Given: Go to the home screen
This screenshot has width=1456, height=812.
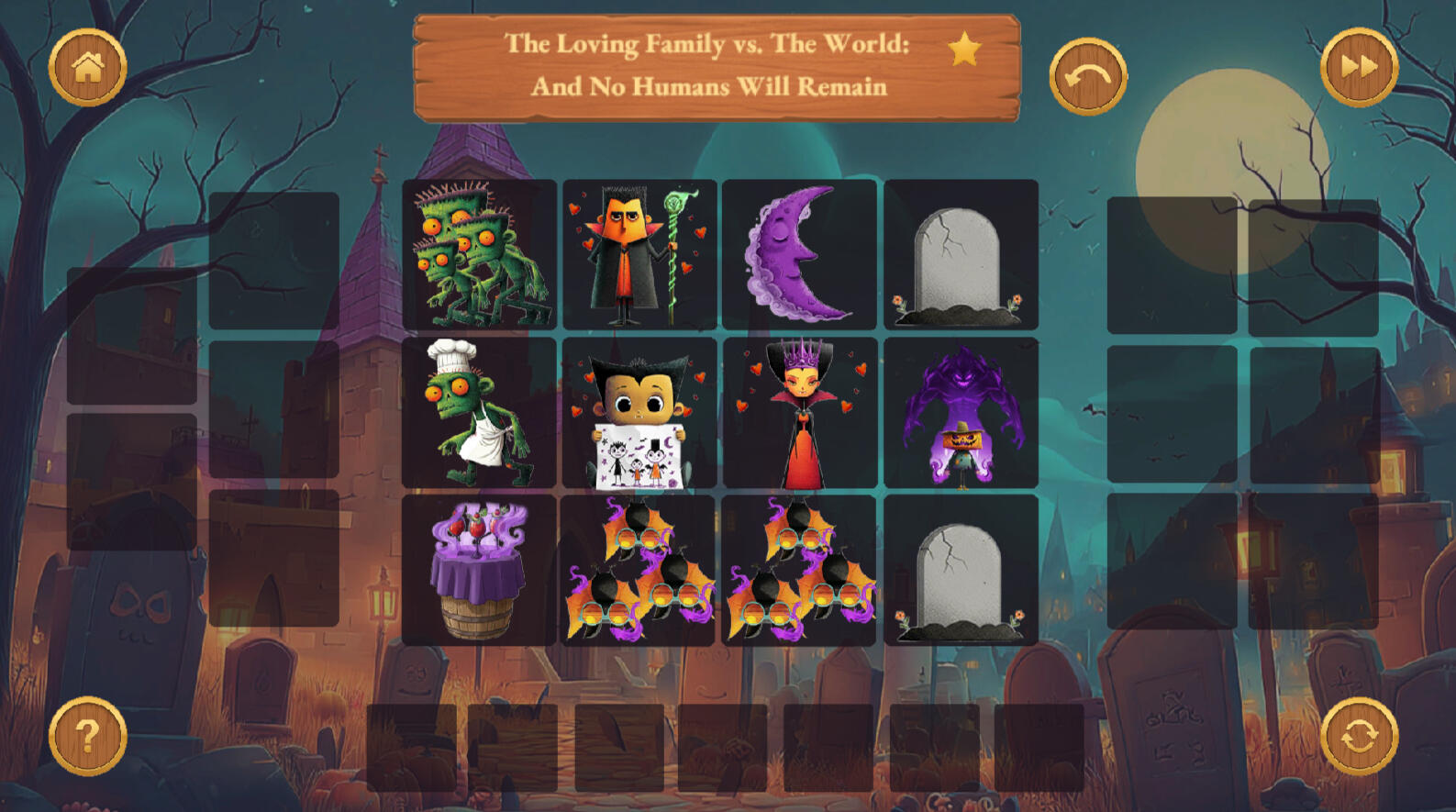Looking at the screenshot, I should (x=87, y=67).
